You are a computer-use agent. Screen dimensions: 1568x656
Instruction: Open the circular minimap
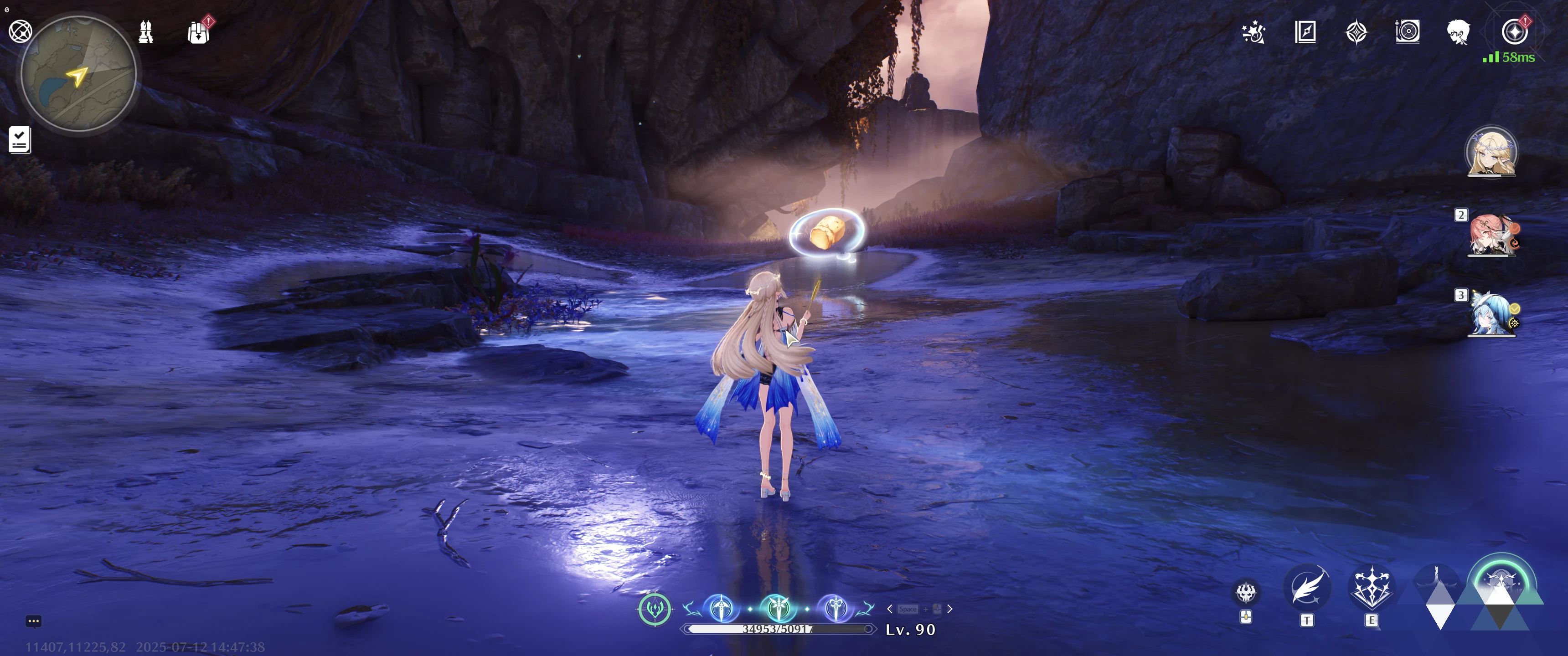(78, 74)
